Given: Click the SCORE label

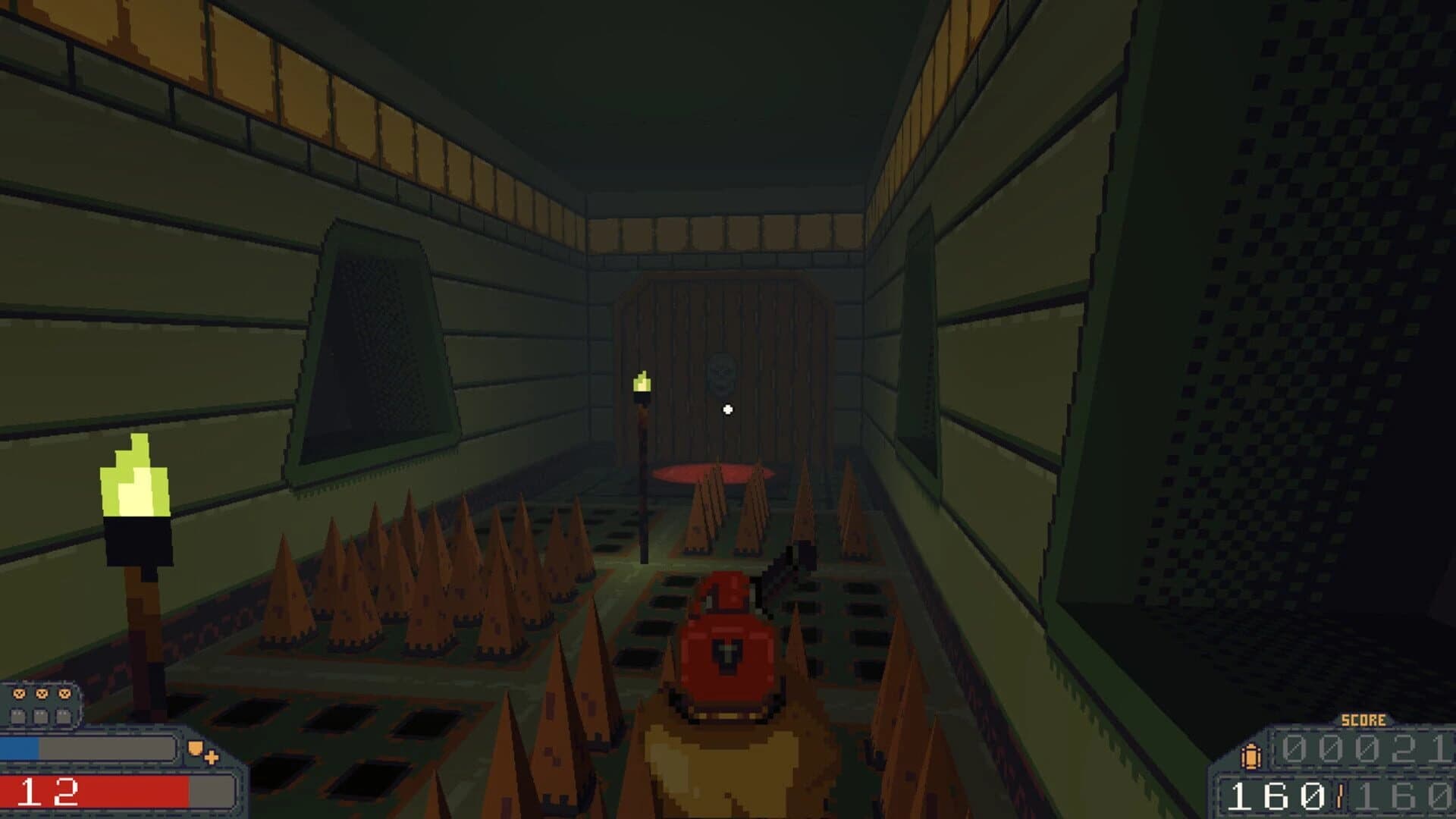Looking at the screenshot, I should pyautogui.click(x=1363, y=720).
